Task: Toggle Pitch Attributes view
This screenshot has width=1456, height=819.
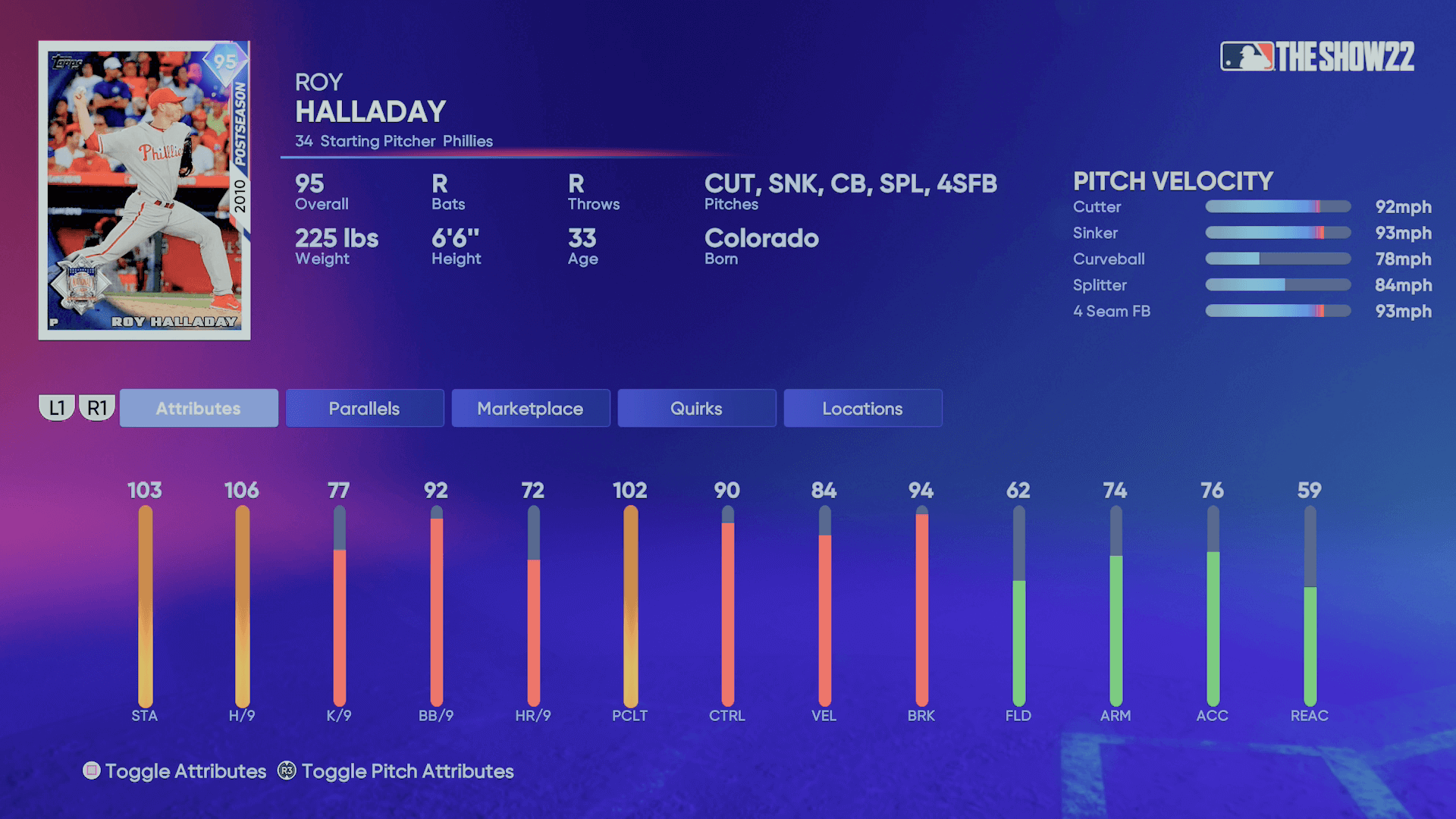Action: [x=406, y=771]
